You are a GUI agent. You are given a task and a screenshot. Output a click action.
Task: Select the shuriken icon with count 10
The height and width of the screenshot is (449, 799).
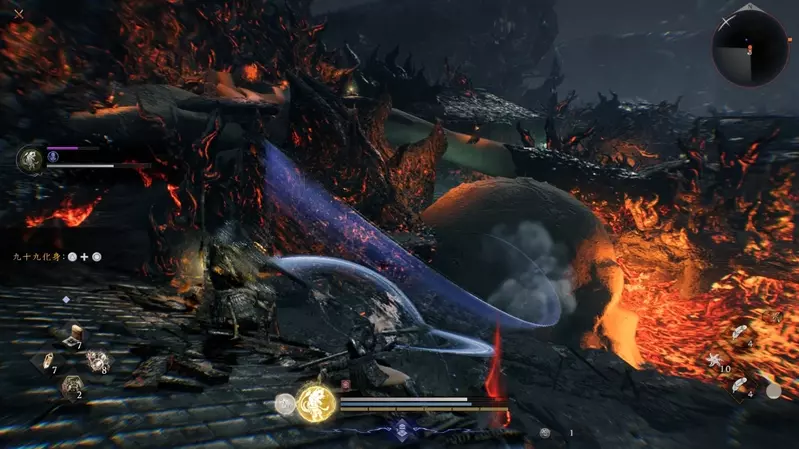[x=714, y=359]
